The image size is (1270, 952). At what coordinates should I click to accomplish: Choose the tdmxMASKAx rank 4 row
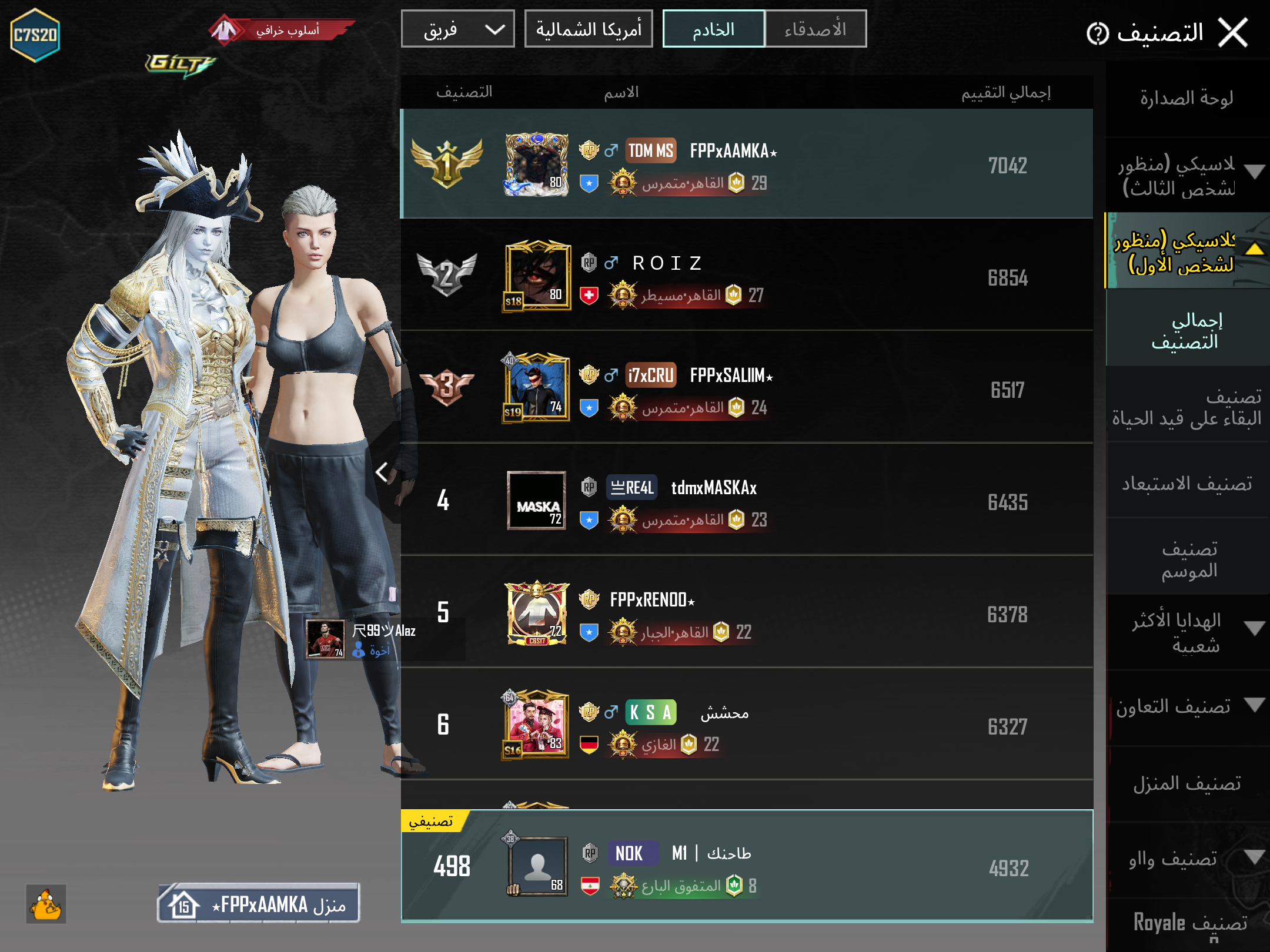(746, 501)
